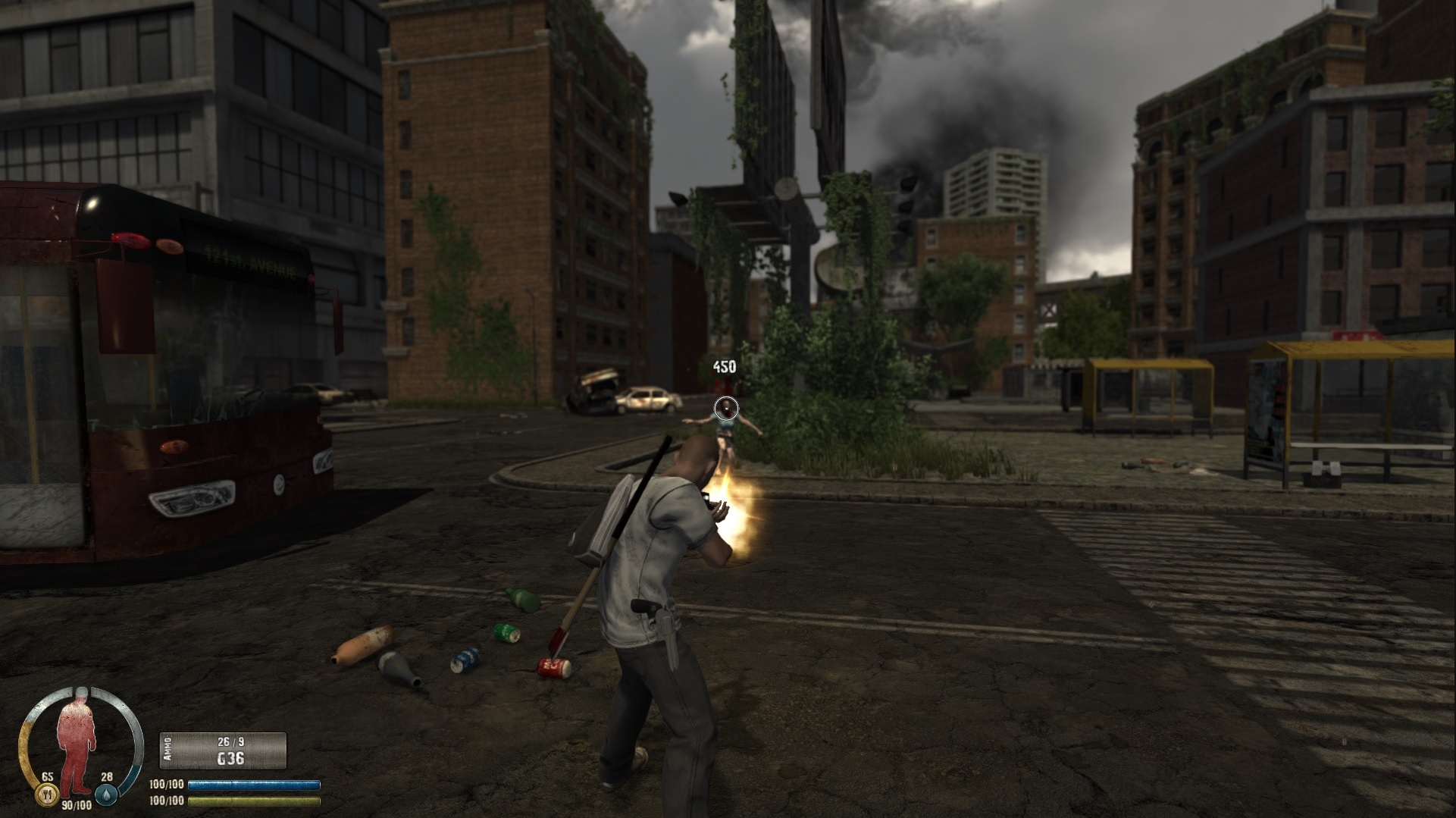
Task: Click the 26/9 ammo counter
Action: [x=230, y=741]
